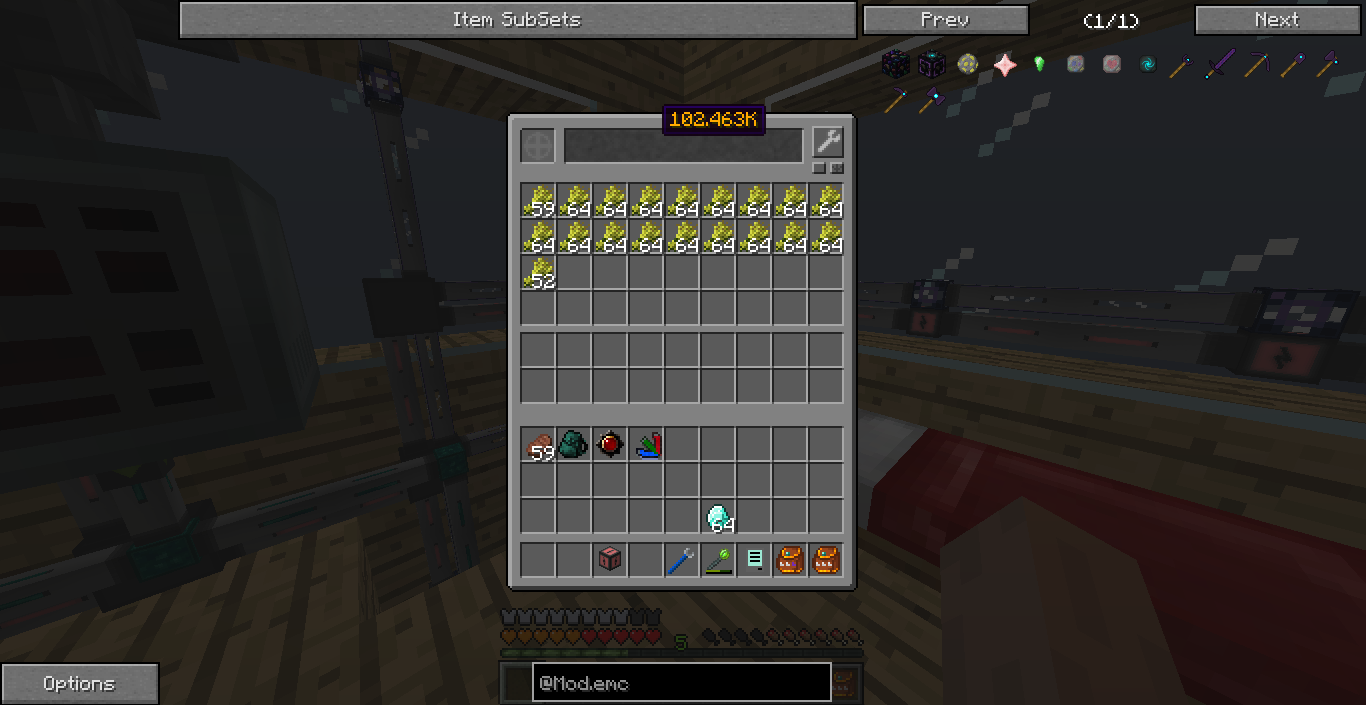Pick up the stack of 52 yellow dust
Viewport: 1366px width, 705px height.
click(539, 273)
